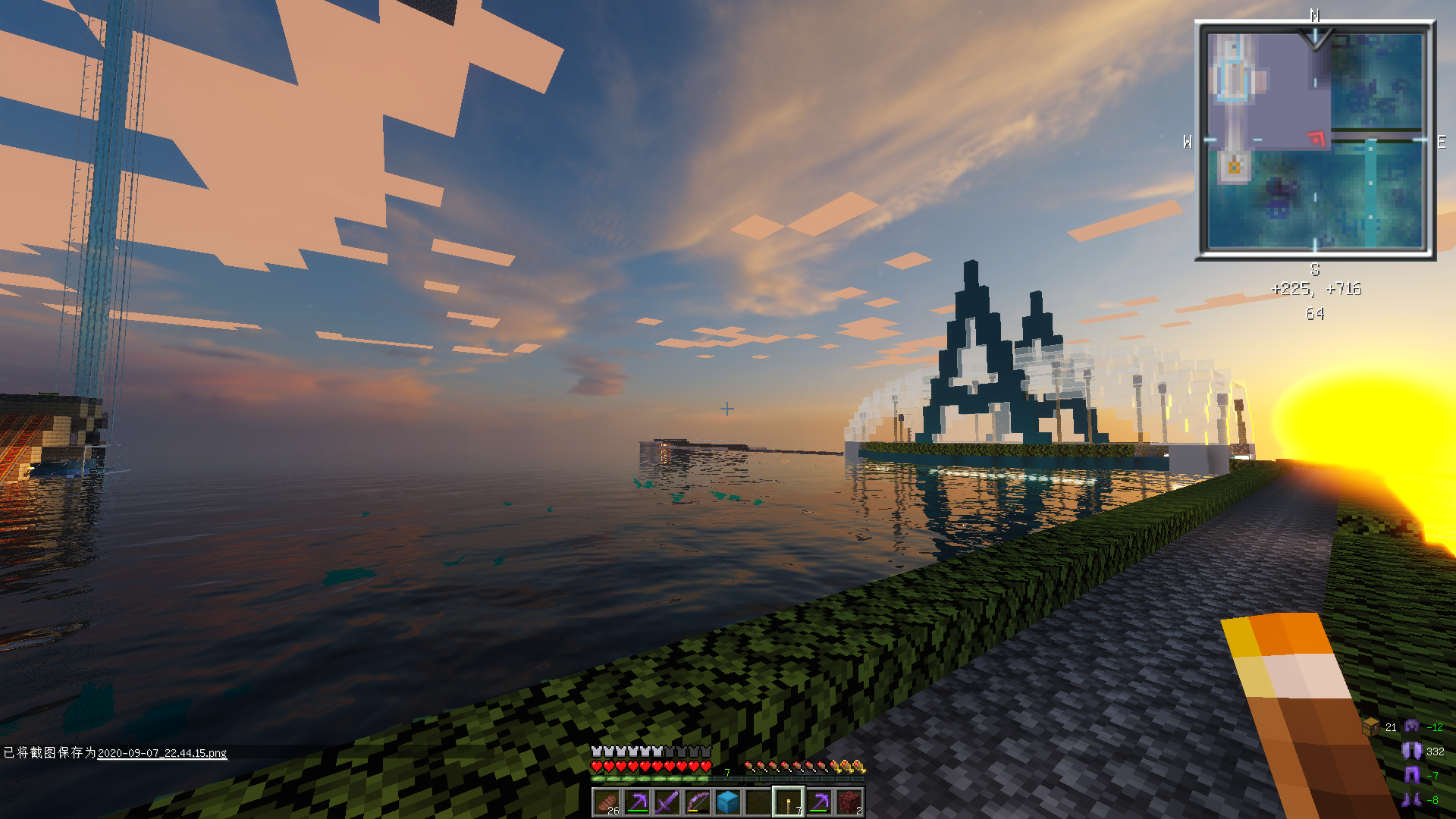Select the cooked meat stack of 26

pyautogui.click(x=607, y=802)
